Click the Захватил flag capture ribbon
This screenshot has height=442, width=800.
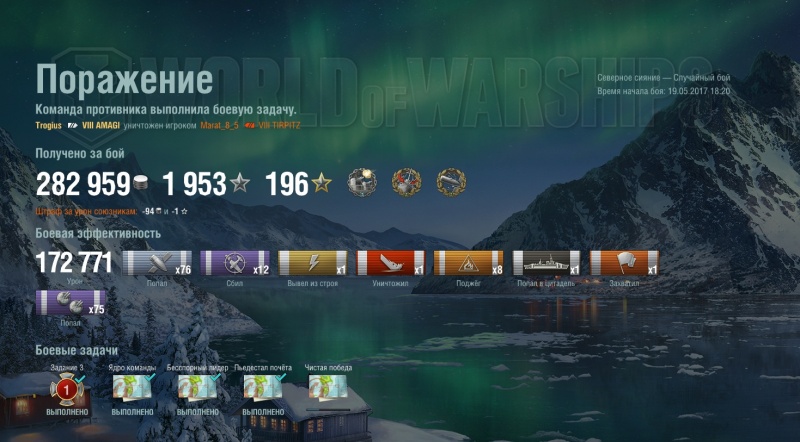coord(624,263)
